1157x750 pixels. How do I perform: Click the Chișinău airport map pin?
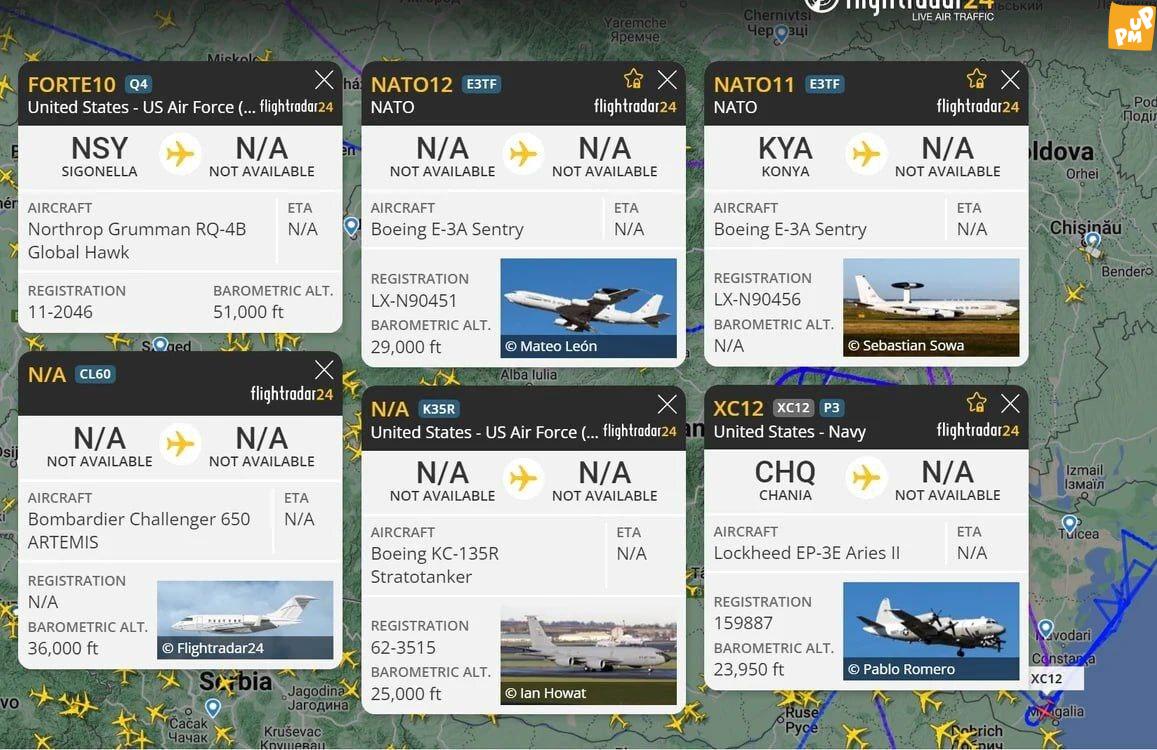(x=1092, y=240)
